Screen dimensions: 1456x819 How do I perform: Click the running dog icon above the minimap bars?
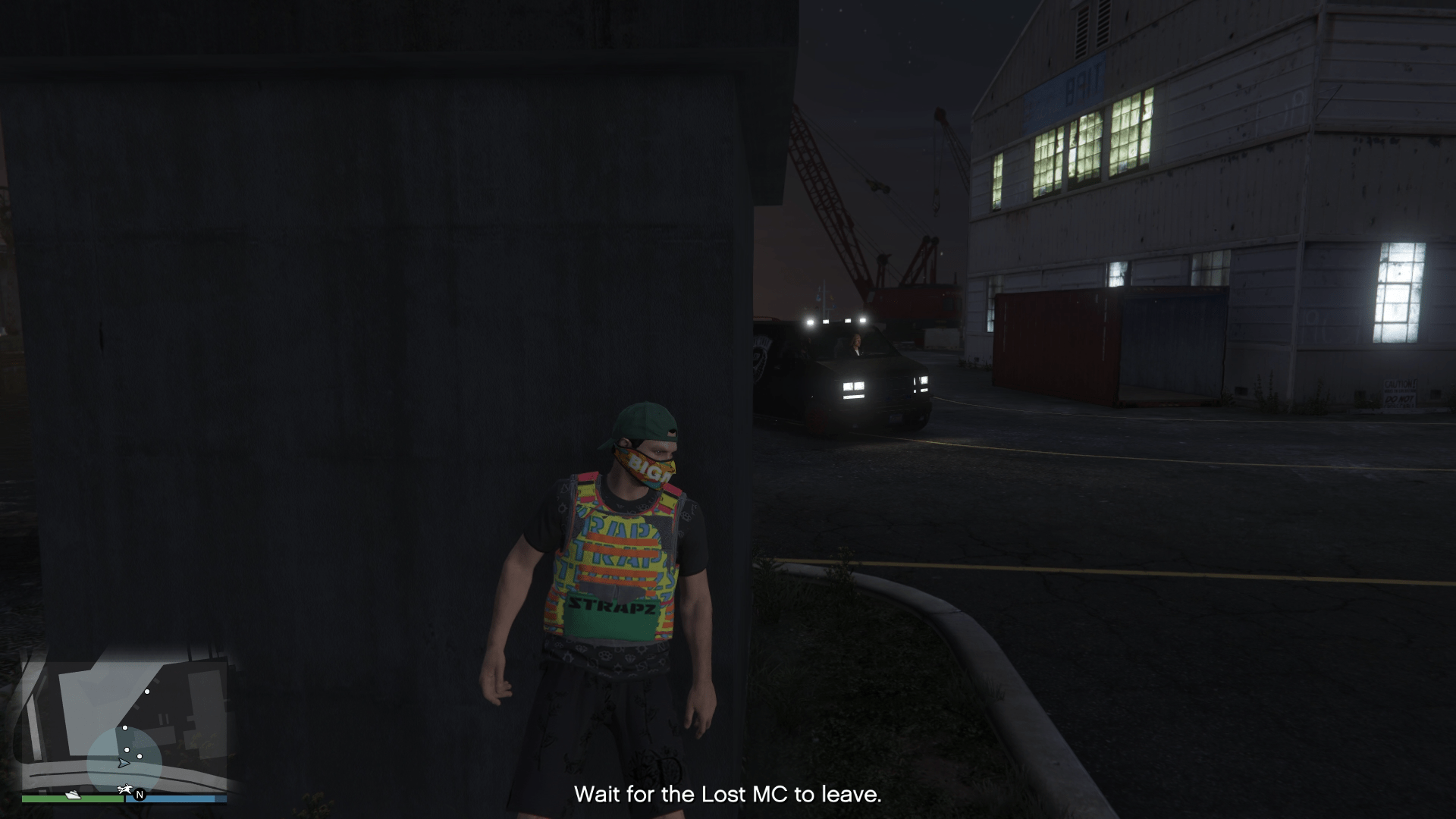(124, 789)
